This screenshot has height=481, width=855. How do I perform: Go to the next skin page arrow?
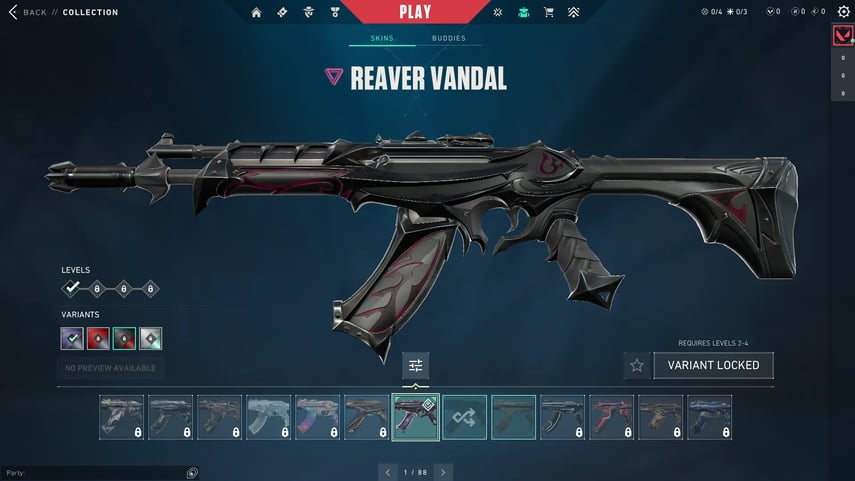[443, 471]
